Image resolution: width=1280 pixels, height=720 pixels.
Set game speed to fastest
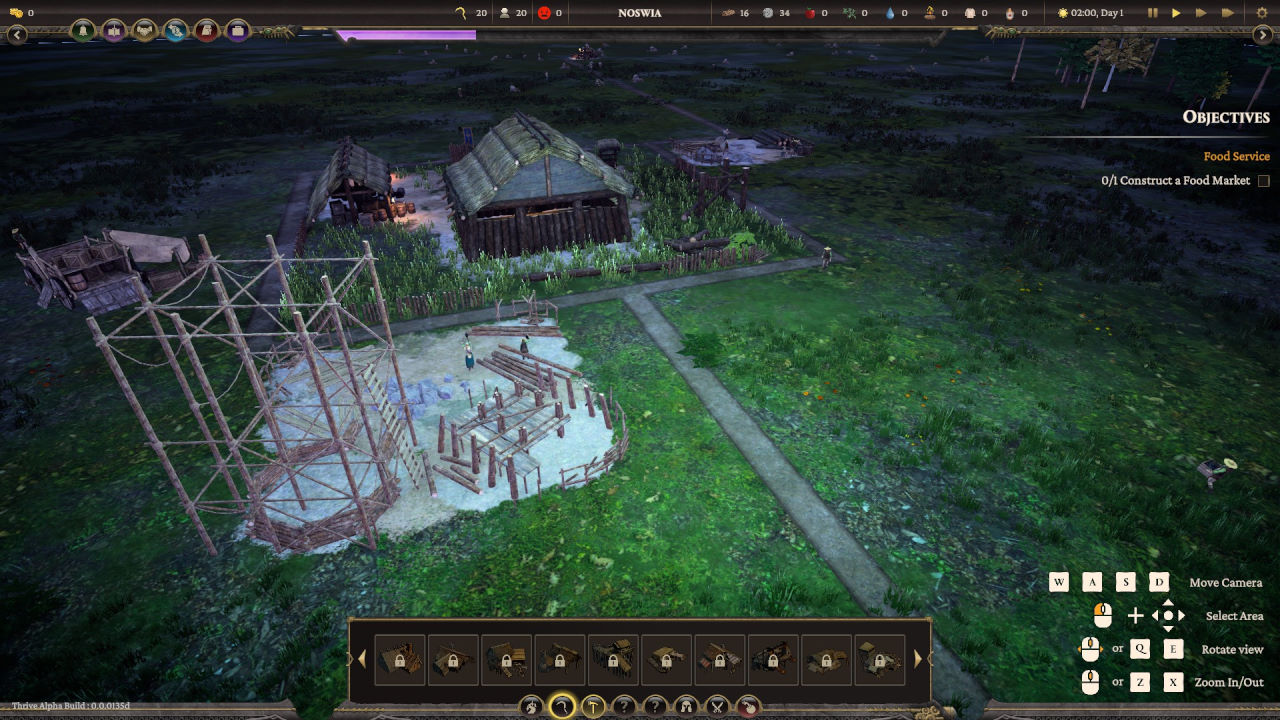tap(1226, 13)
